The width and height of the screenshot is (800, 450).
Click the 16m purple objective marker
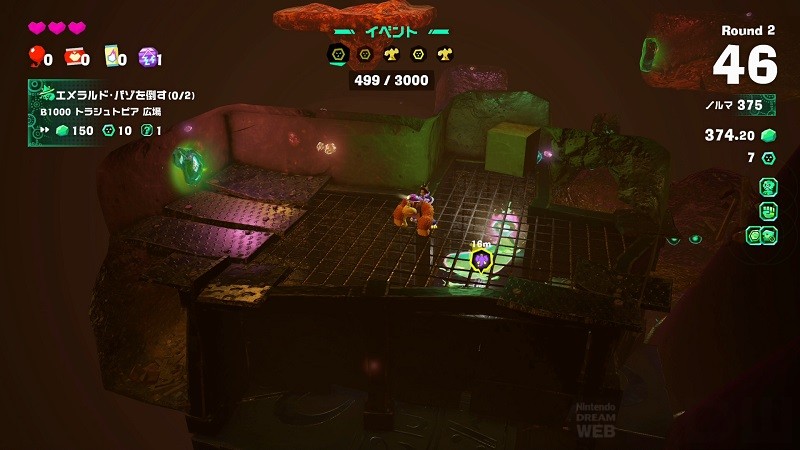tap(483, 261)
